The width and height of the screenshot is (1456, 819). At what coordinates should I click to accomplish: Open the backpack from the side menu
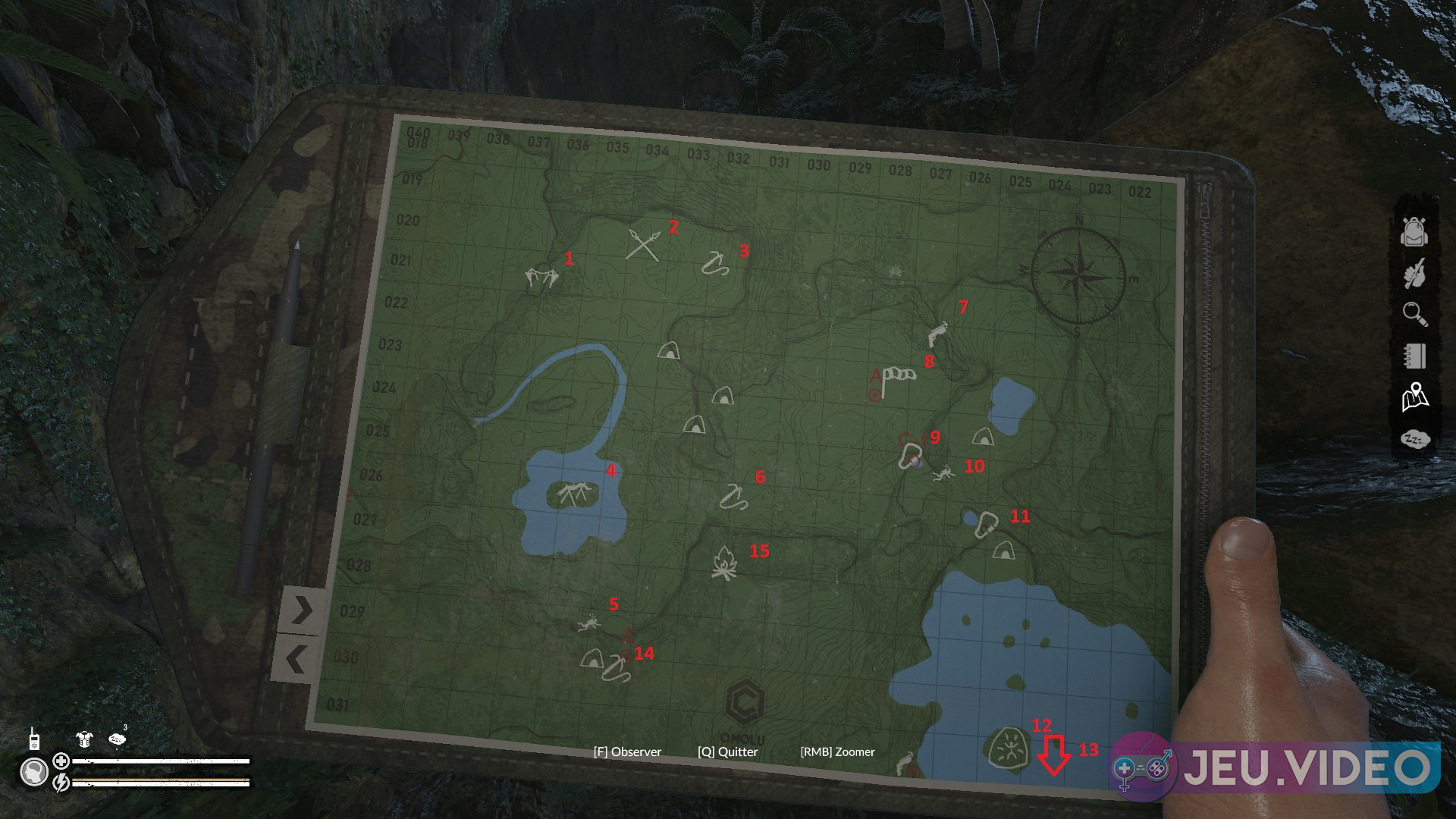[x=1414, y=232]
